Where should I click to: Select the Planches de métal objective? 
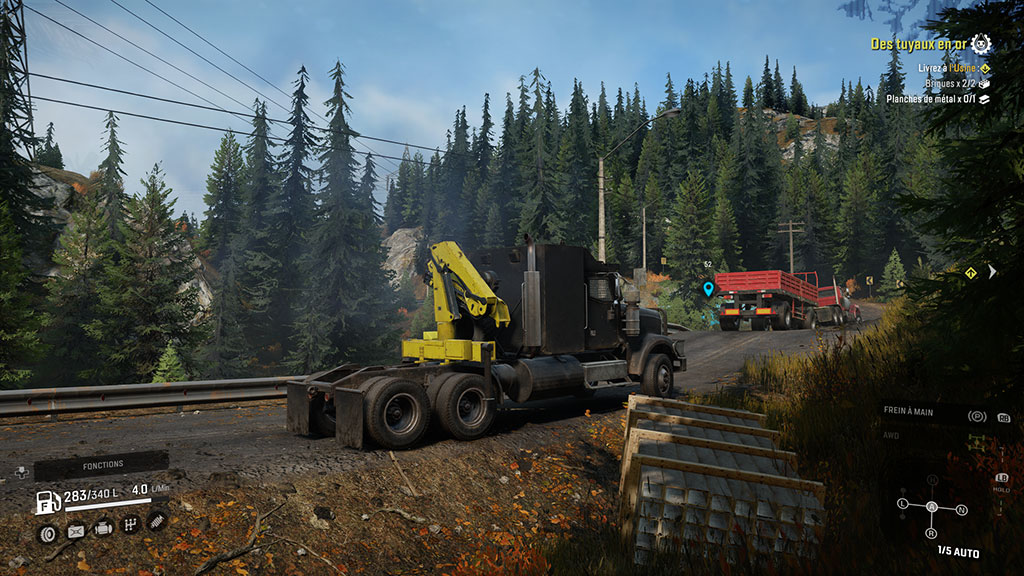pos(936,100)
